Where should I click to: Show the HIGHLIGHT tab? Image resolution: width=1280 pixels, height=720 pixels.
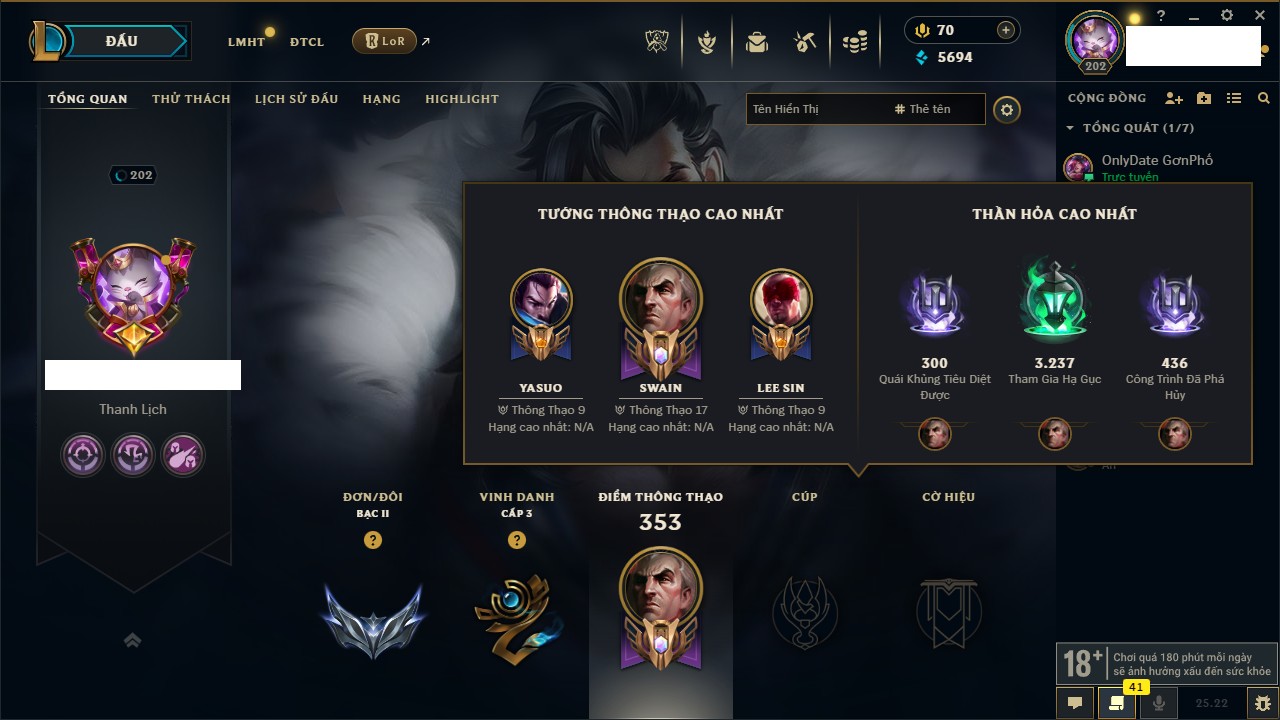point(462,99)
